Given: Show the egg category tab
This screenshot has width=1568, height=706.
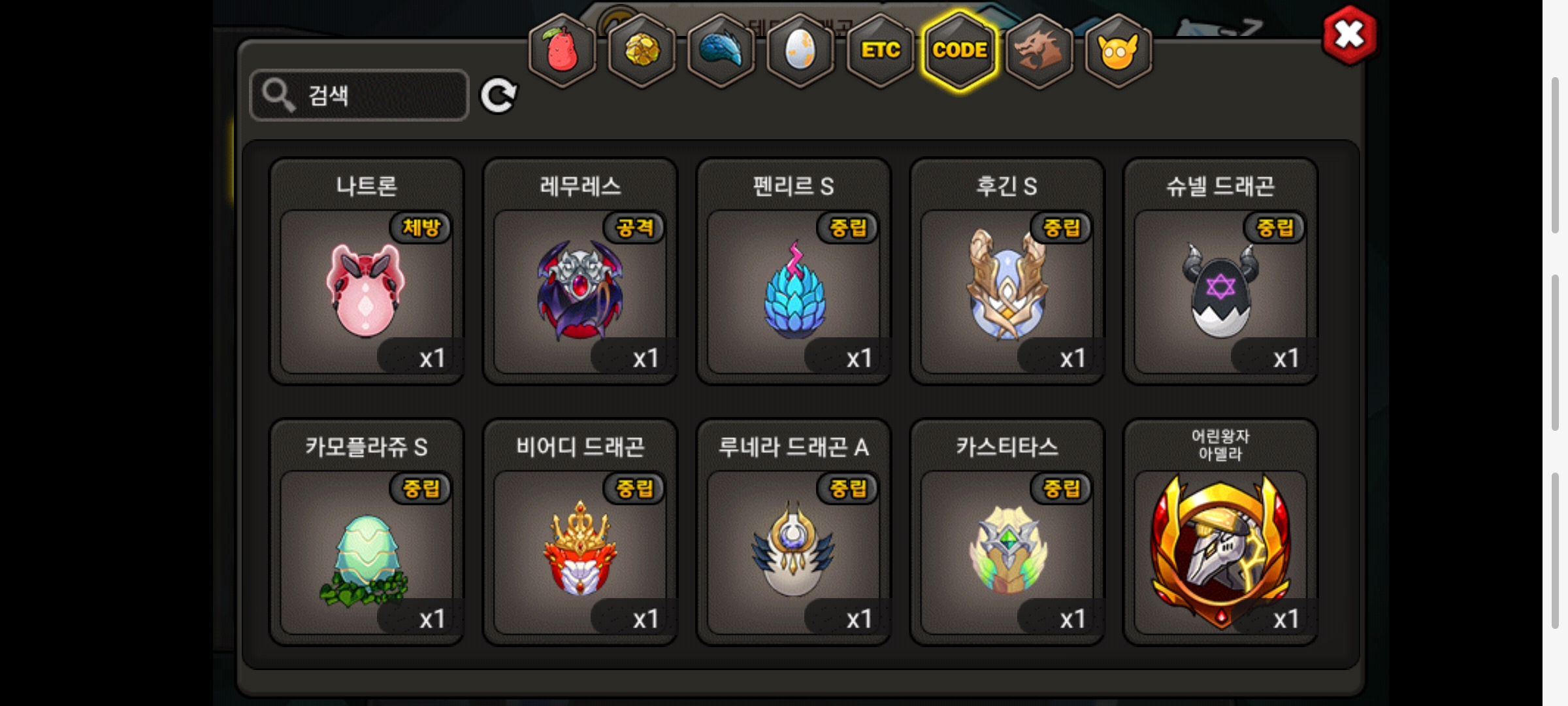Looking at the screenshot, I should (800, 51).
